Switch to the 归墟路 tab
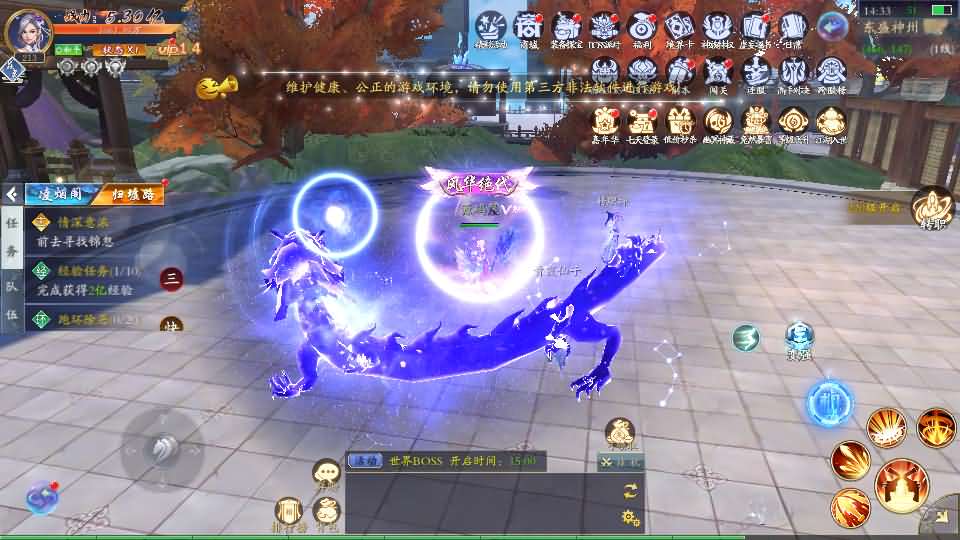This screenshot has height=540, width=960. tap(131, 195)
